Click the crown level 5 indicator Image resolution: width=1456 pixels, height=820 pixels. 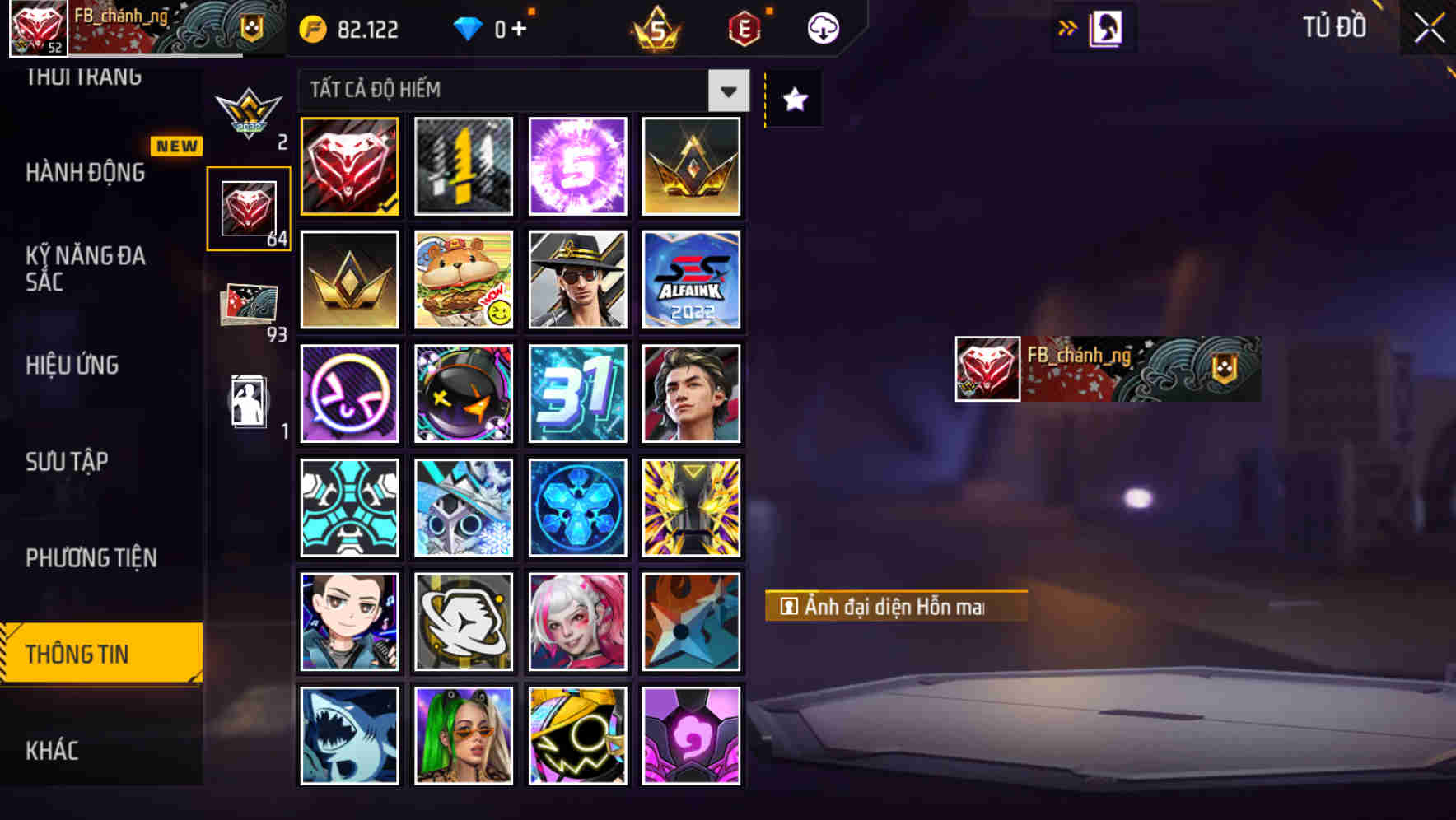(x=653, y=27)
